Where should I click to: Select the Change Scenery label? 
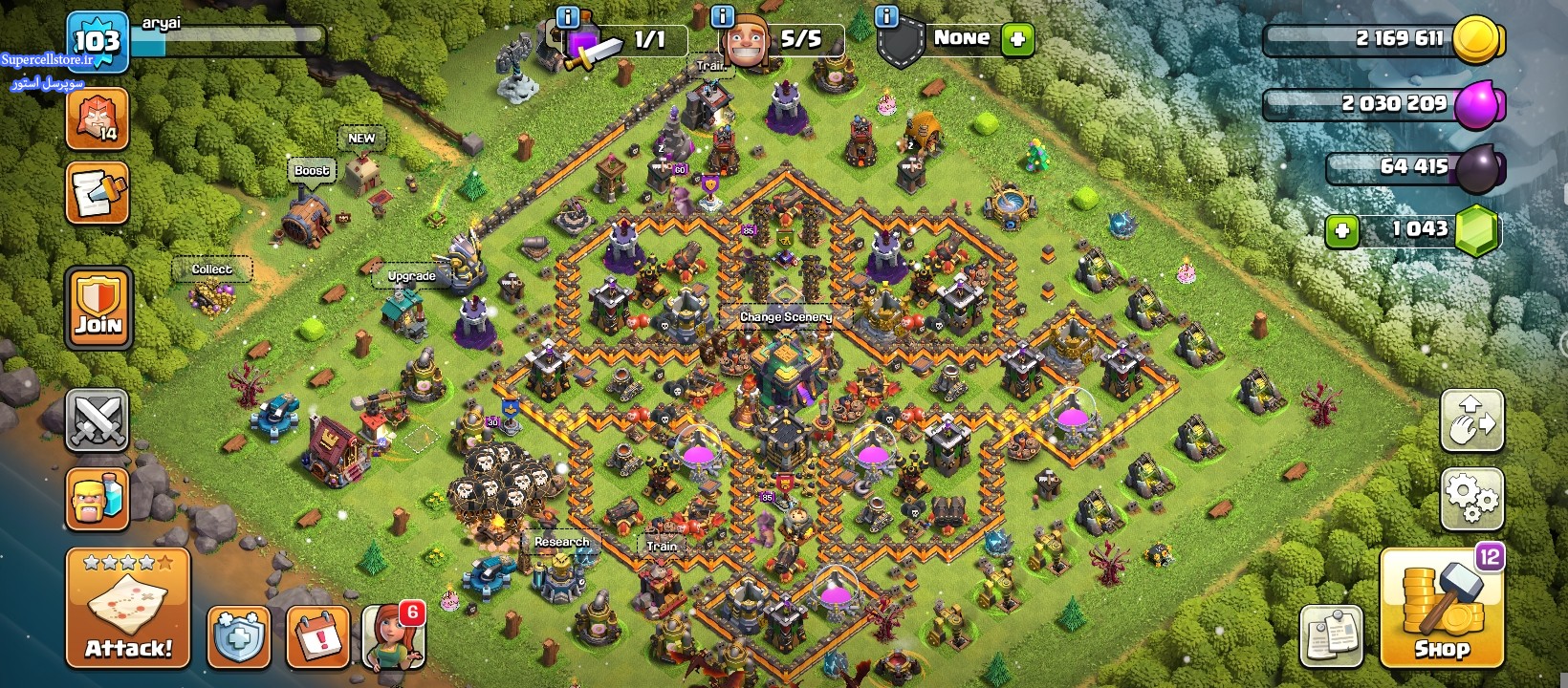786,316
